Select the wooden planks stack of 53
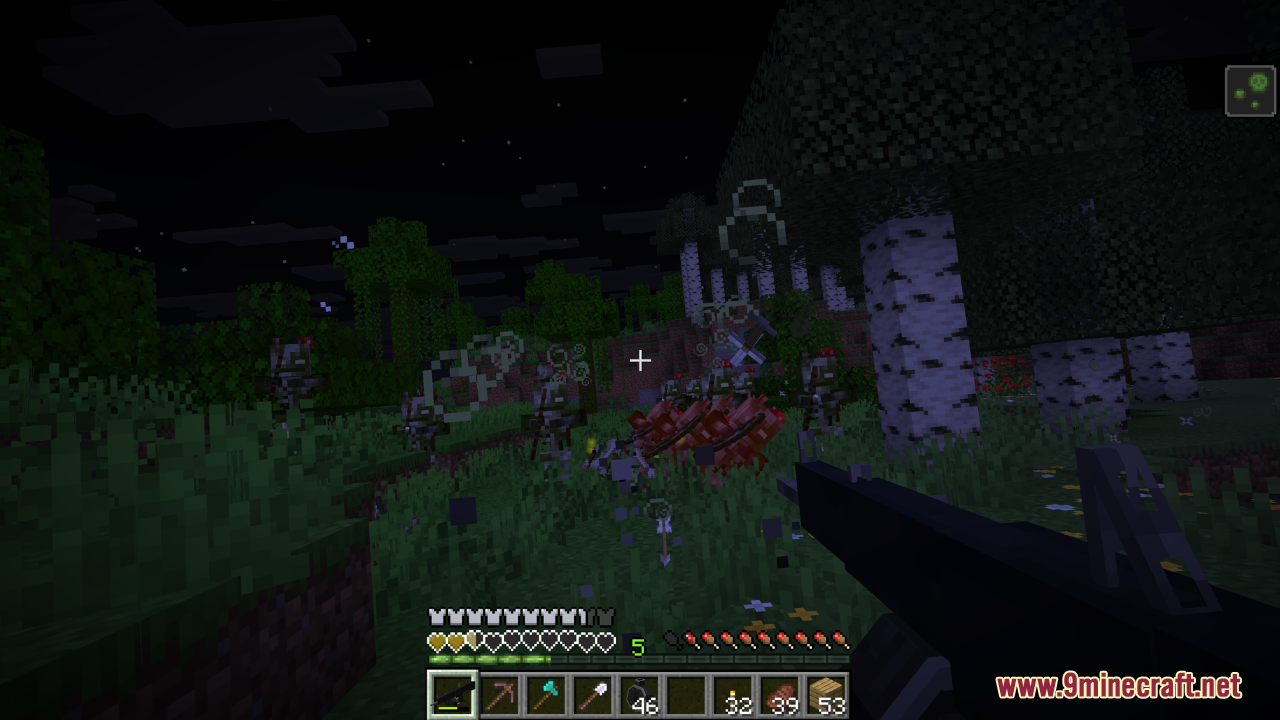This screenshot has height=720, width=1280. point(827,695)
